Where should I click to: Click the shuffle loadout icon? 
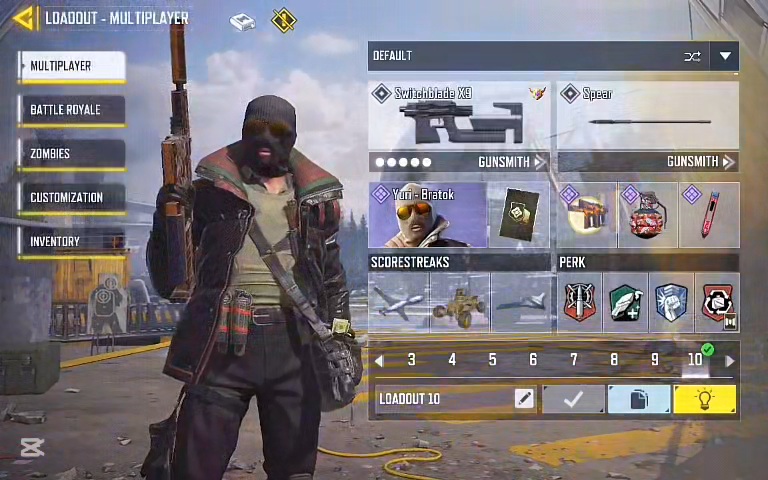tap(692, 57)
